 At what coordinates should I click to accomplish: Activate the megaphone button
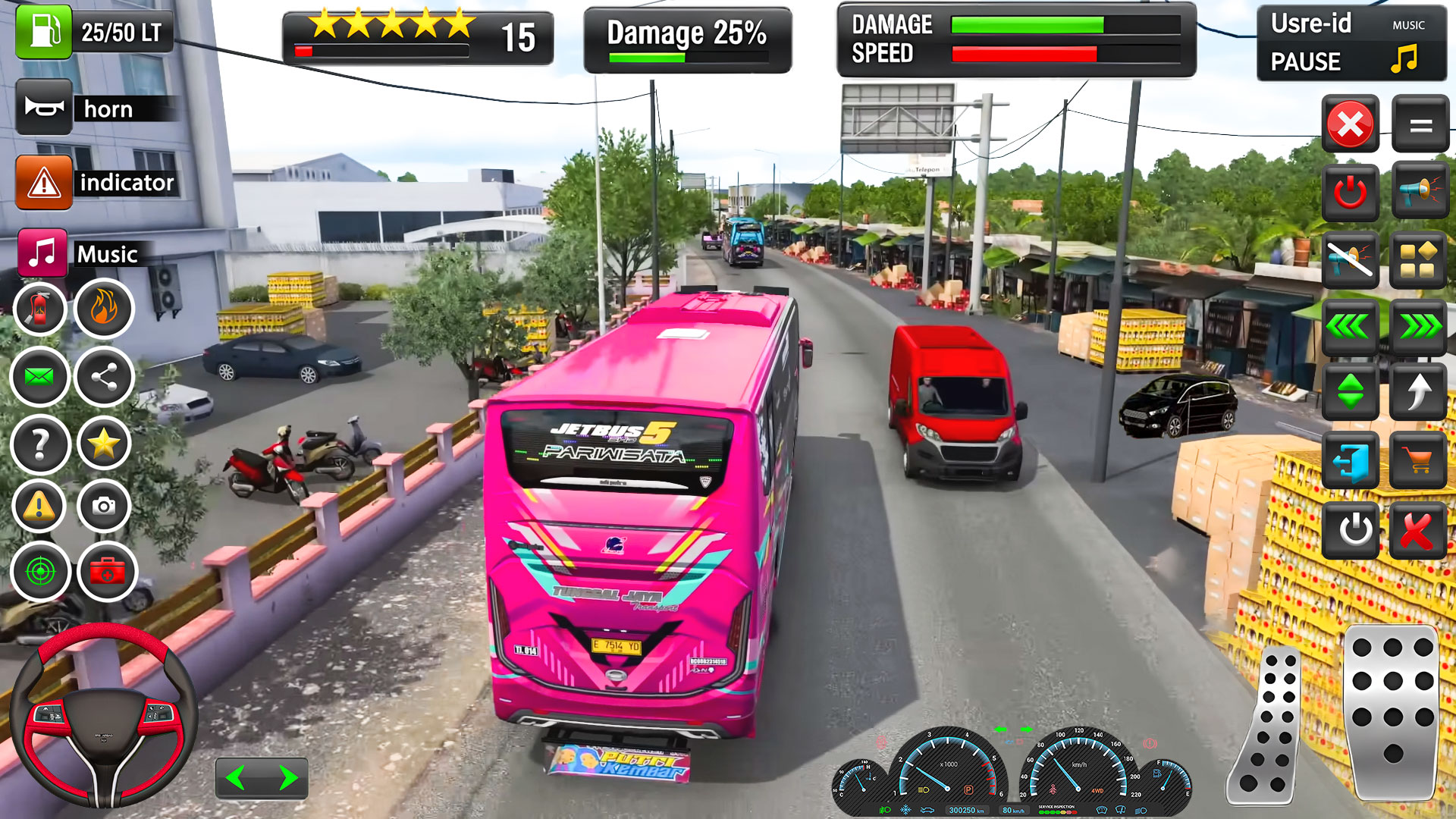click(x=1420, y=190)
